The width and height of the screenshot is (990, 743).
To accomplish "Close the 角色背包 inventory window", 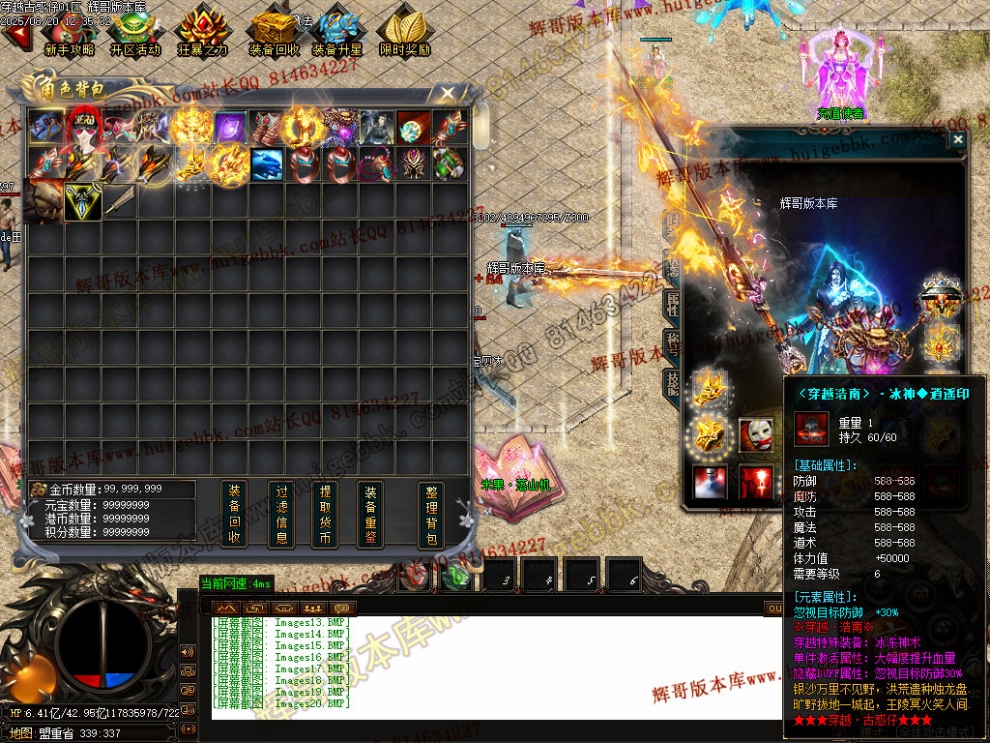I will (447, 93).
